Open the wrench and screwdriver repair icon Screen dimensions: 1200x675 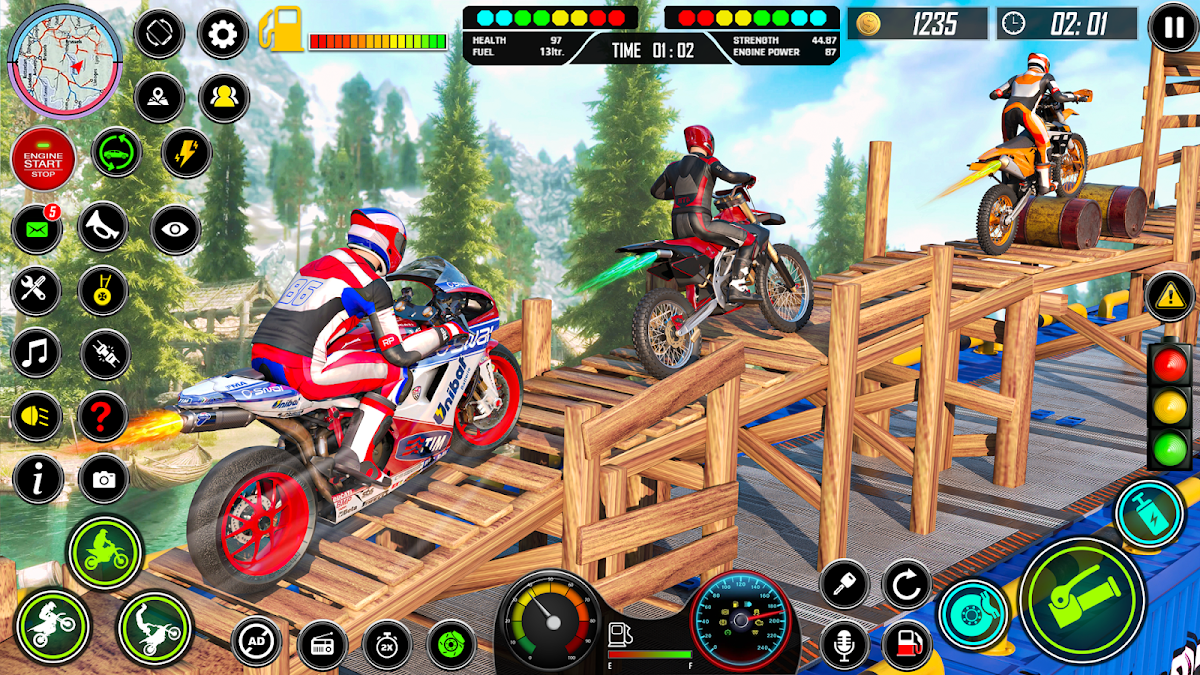pos(36,291)
